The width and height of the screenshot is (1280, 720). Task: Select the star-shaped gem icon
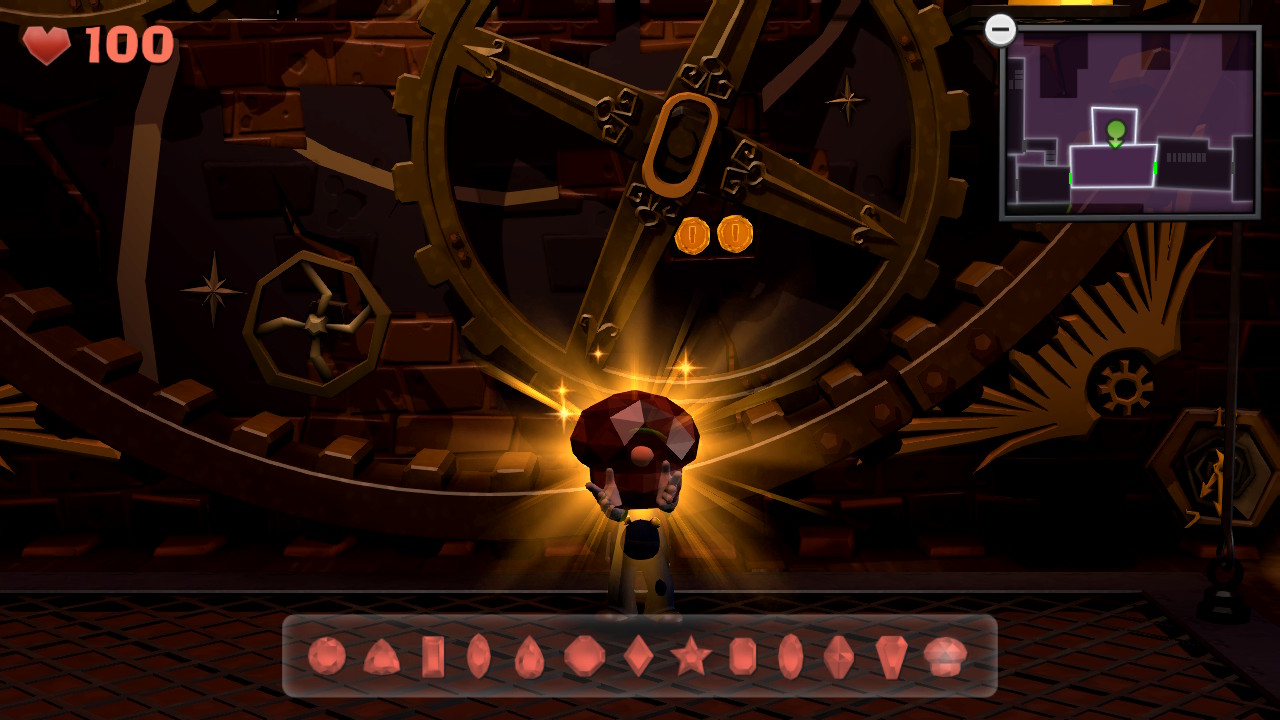tap(690, 655)
